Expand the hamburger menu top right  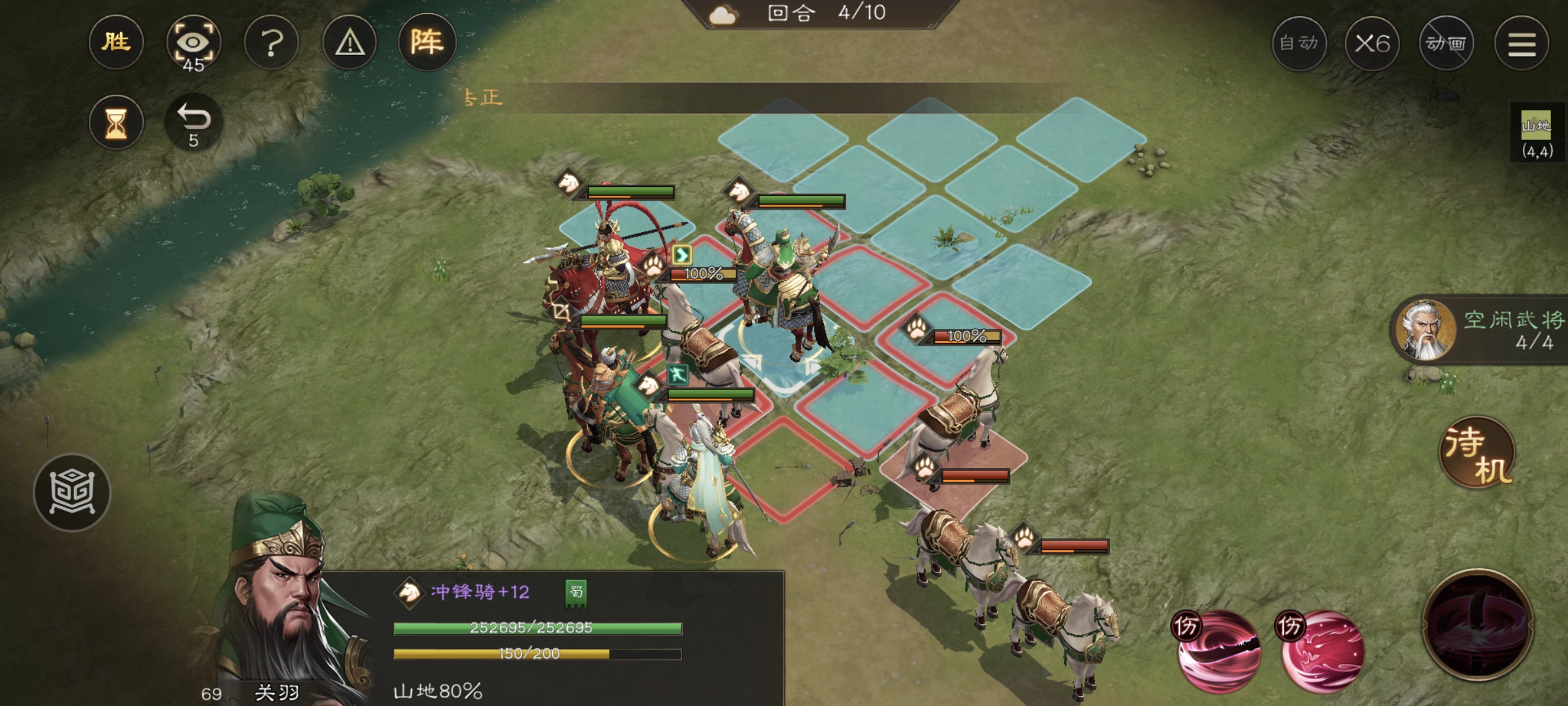(1521, 42)
